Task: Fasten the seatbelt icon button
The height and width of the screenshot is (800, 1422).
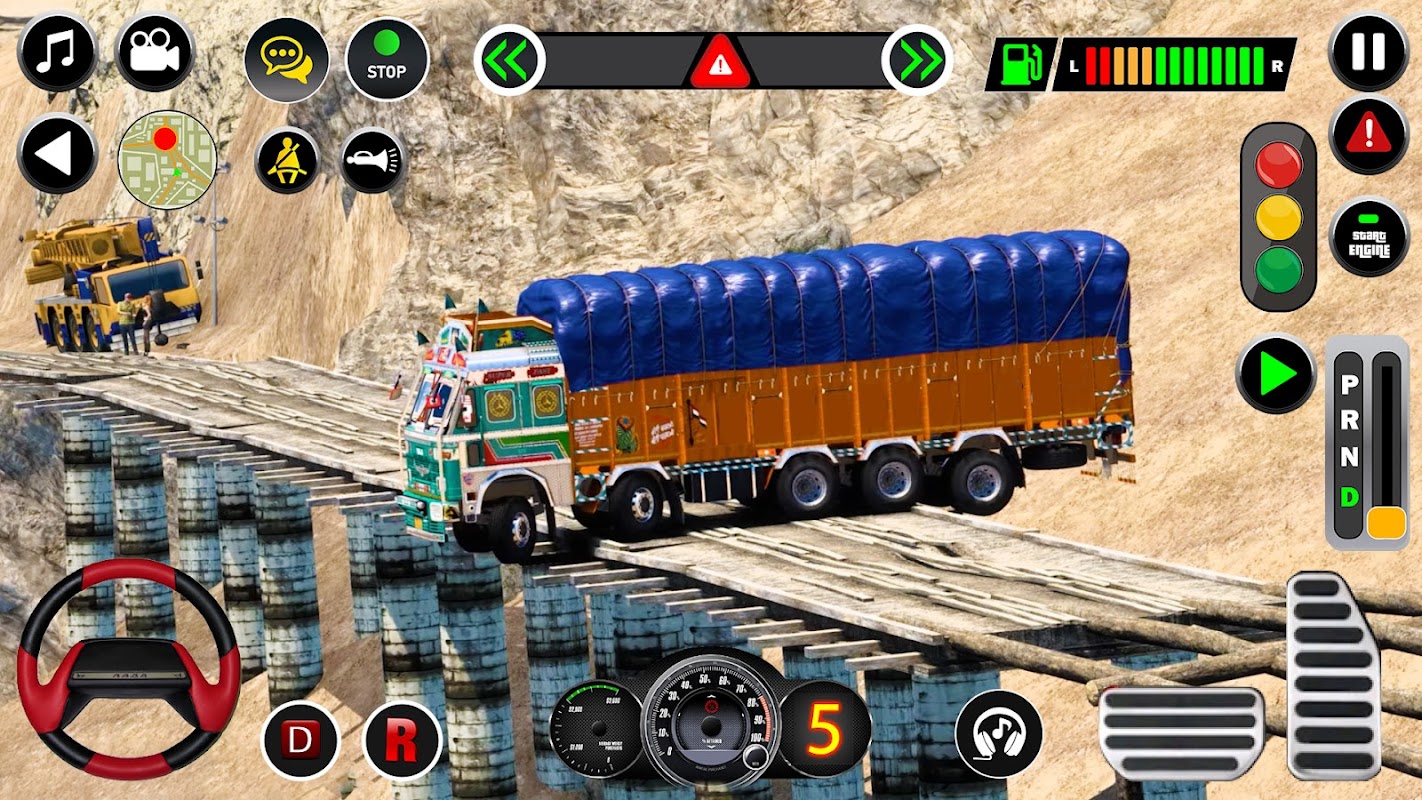Action: 287,161
